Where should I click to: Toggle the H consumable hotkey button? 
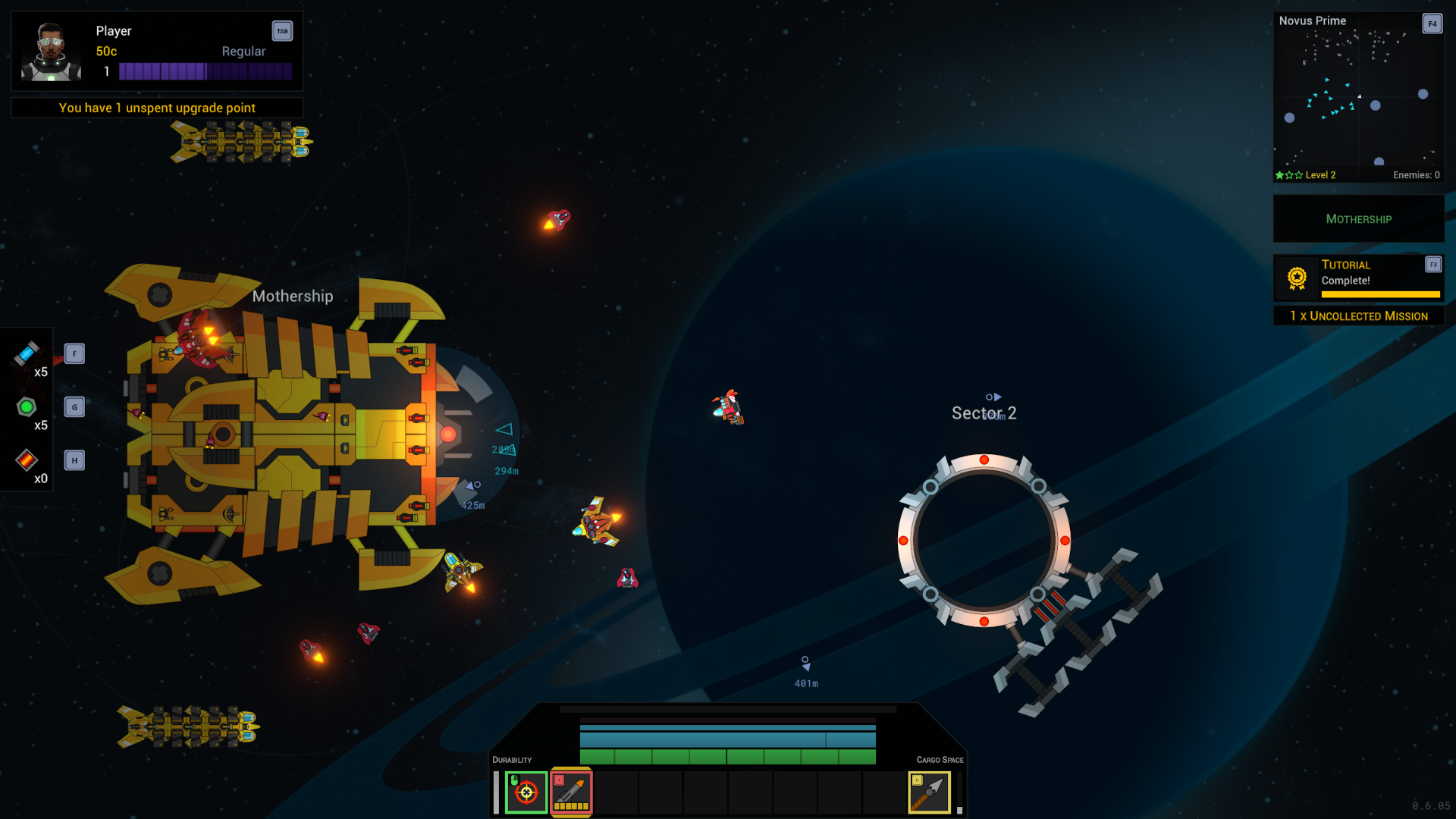click(x=74, y=460)
